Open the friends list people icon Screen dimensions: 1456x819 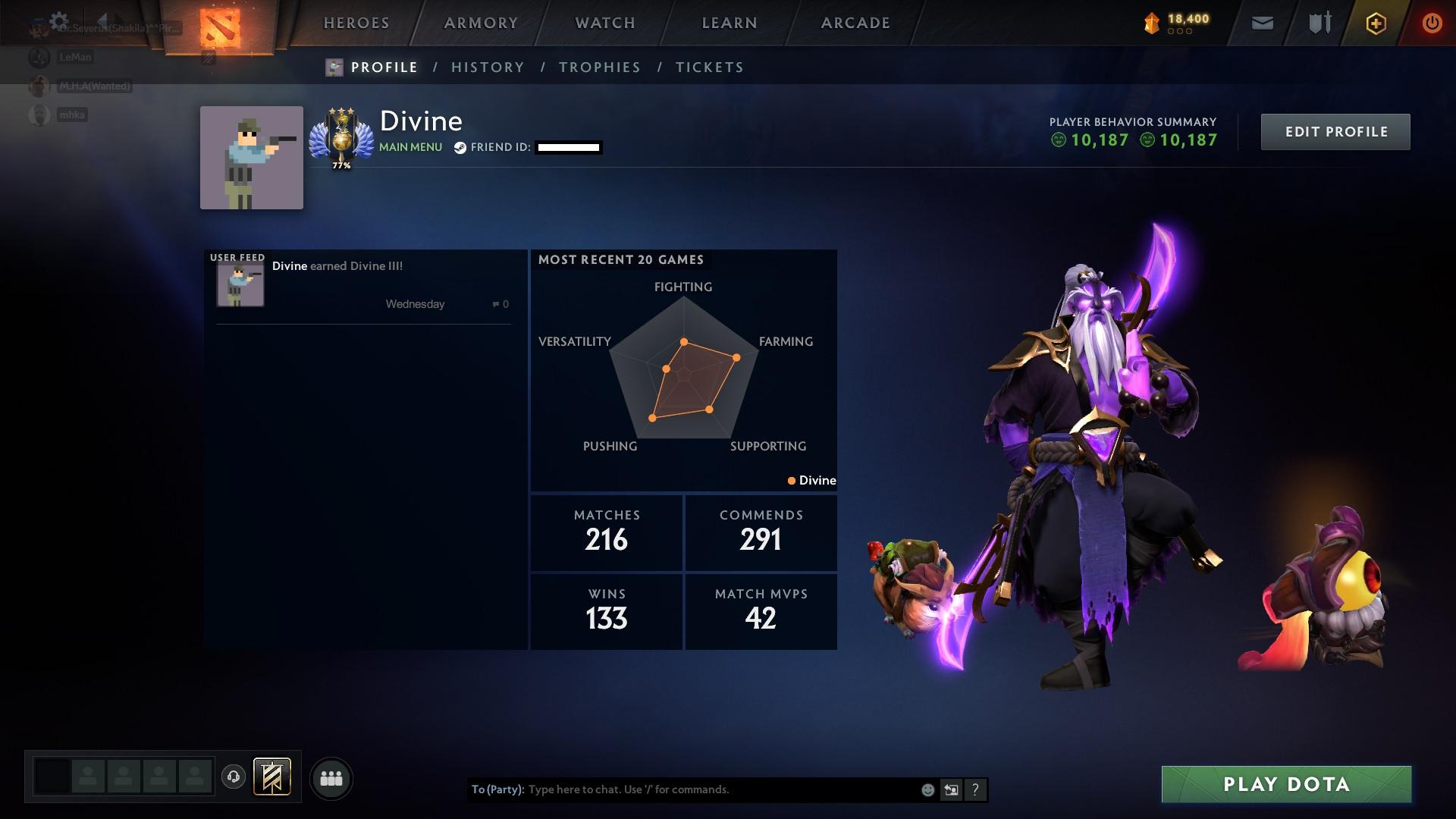331,777
